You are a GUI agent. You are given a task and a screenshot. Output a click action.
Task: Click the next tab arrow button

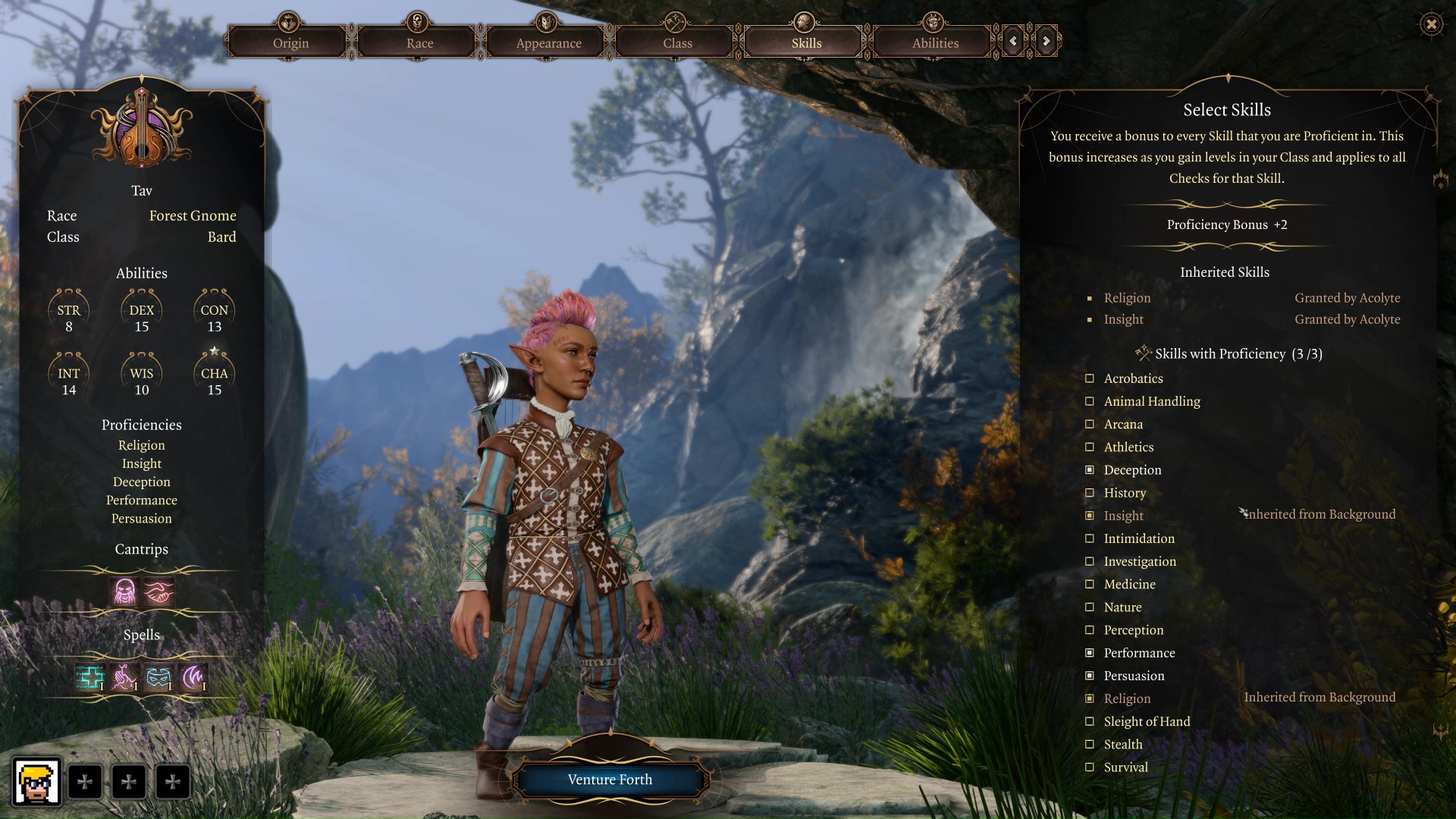(x=1046, y=42)
